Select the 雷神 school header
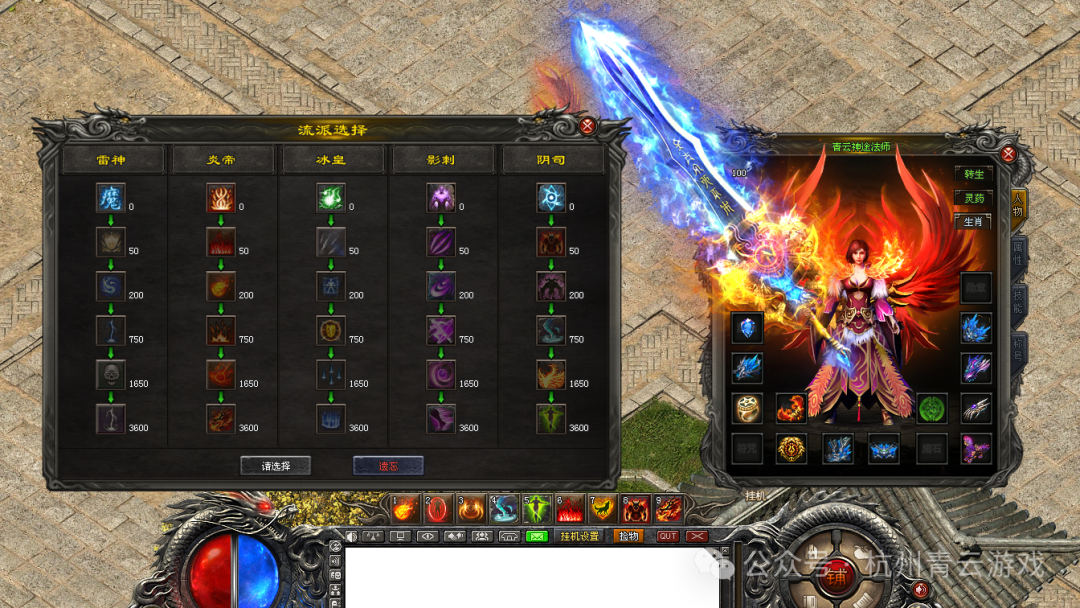The height and width of the screenshot is (608, 1080). click(112, 160)
